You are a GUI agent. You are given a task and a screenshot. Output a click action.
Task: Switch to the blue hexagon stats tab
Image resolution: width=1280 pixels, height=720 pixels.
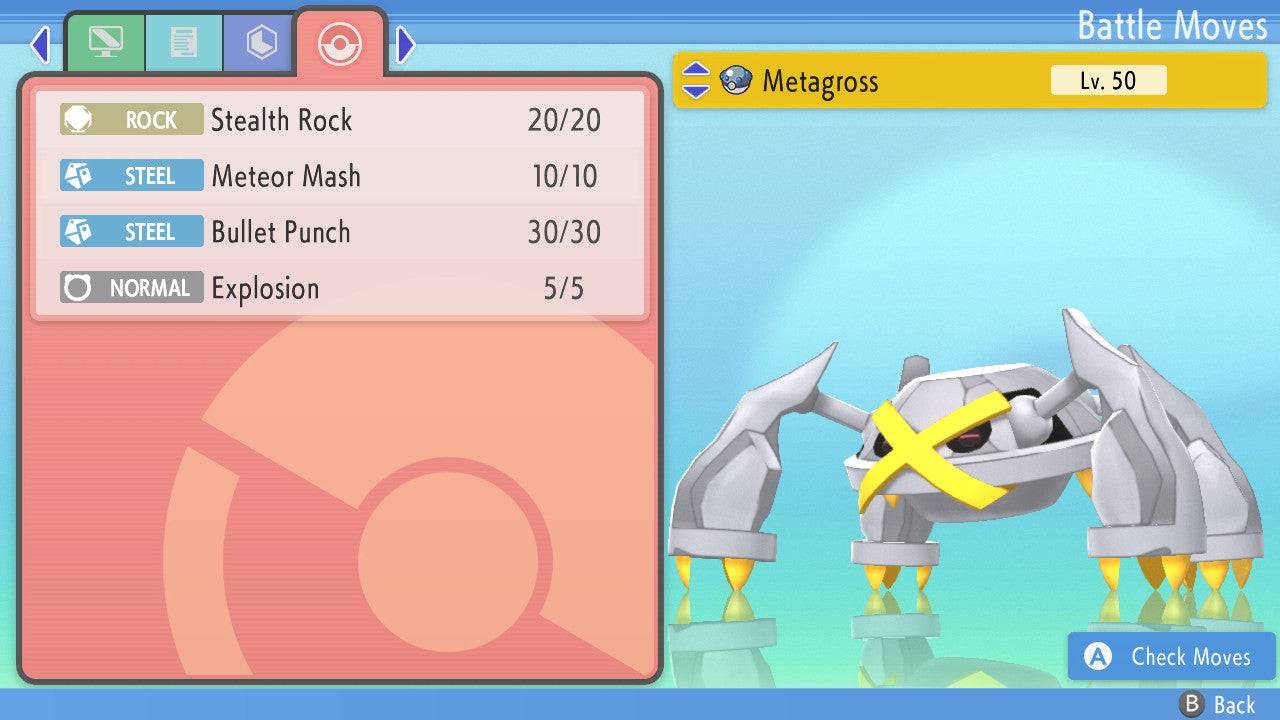(260, 43)
